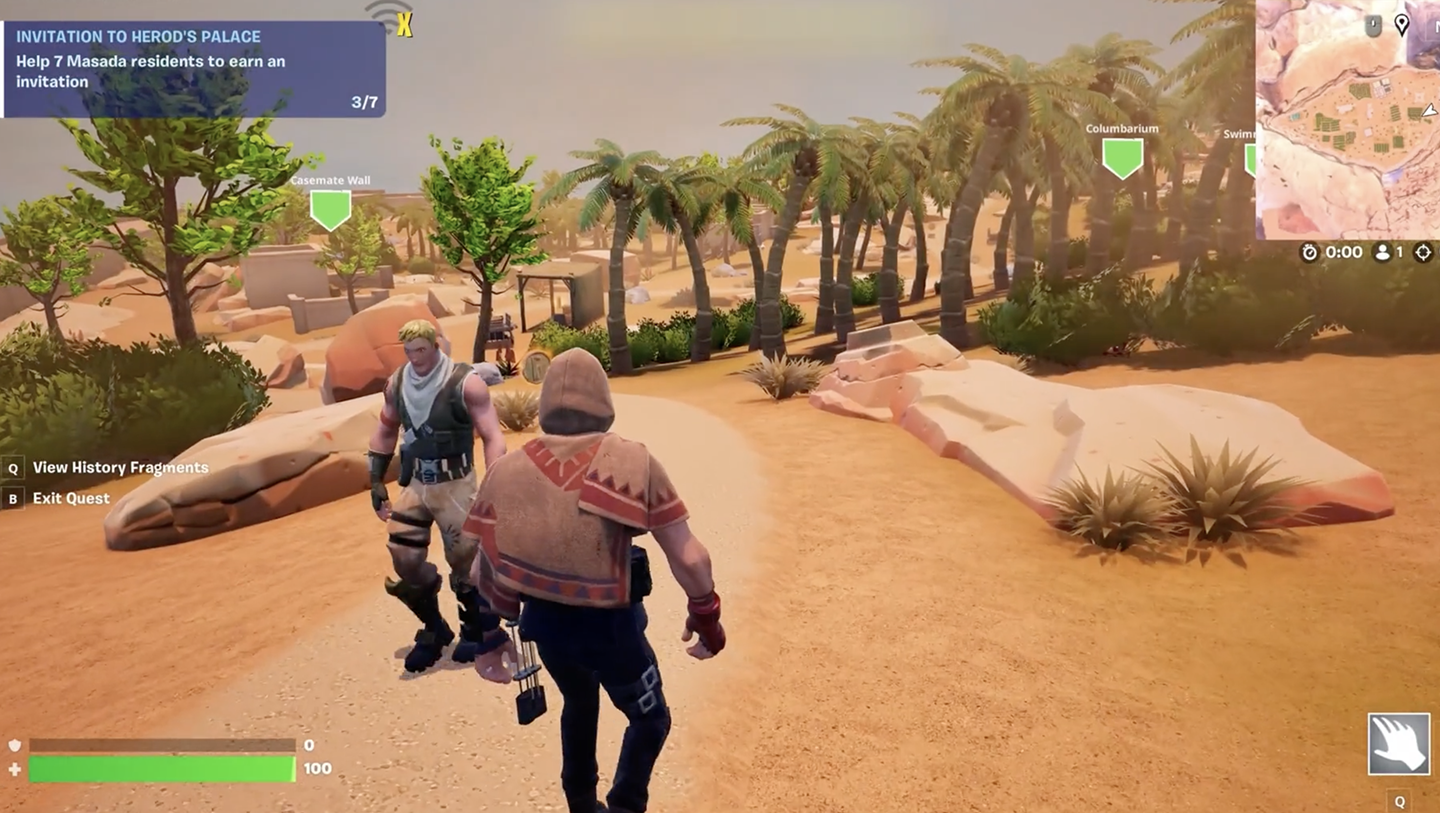Click the crosshair icon below the minimap
The width and height of the screenshot is (1440, 813).
tap(1424, 253)
